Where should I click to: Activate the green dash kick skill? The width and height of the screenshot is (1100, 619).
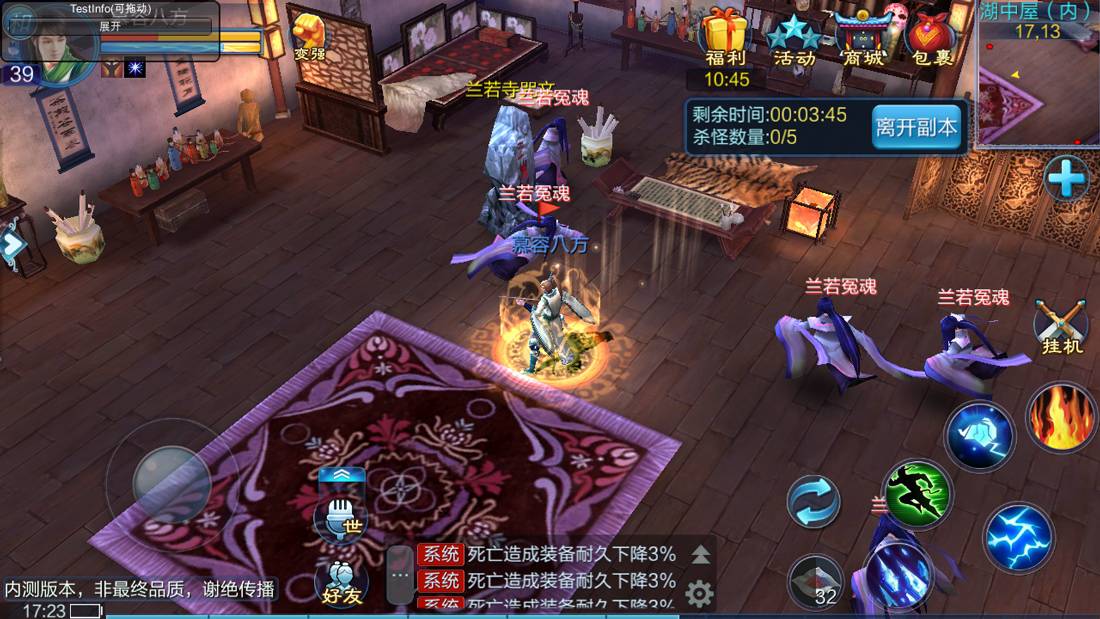click(917, 493)
